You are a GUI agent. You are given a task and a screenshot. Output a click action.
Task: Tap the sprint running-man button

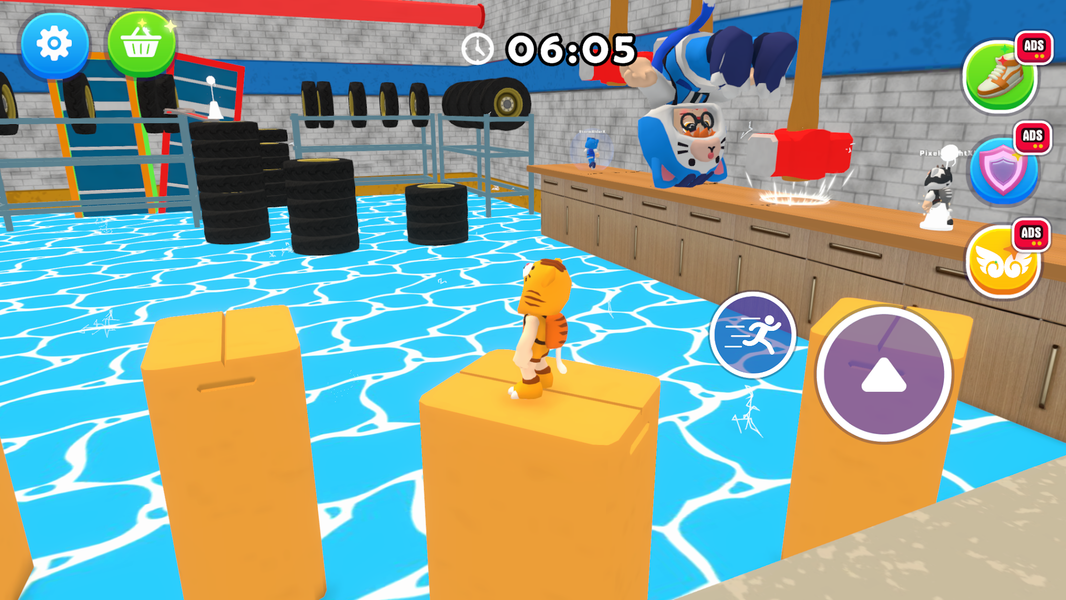(753, 335)
